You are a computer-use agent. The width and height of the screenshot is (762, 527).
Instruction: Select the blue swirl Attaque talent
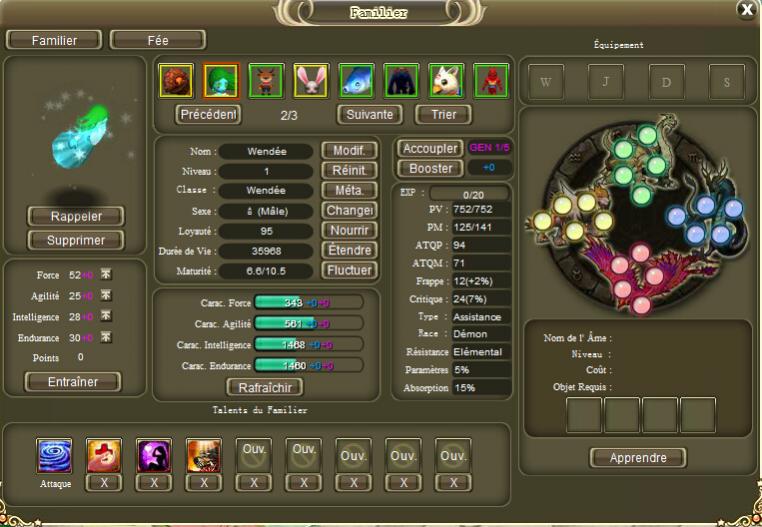coord(54,455)
